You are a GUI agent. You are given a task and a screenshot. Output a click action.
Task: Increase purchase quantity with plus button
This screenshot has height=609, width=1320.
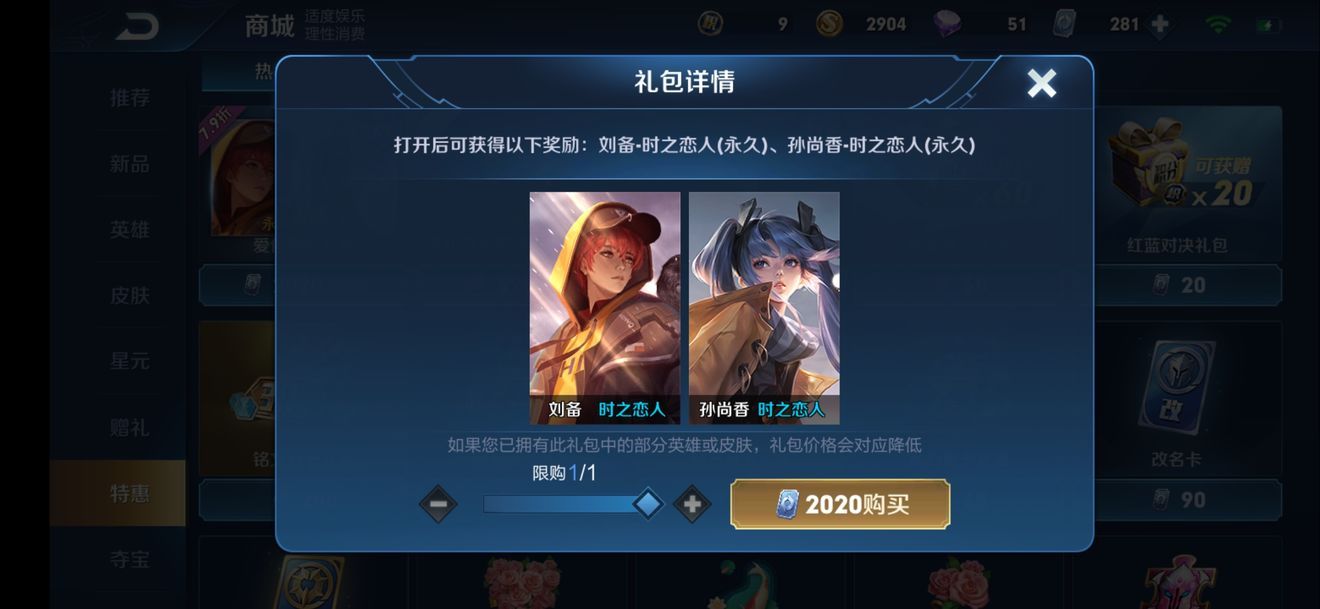(x=692, y=504)
